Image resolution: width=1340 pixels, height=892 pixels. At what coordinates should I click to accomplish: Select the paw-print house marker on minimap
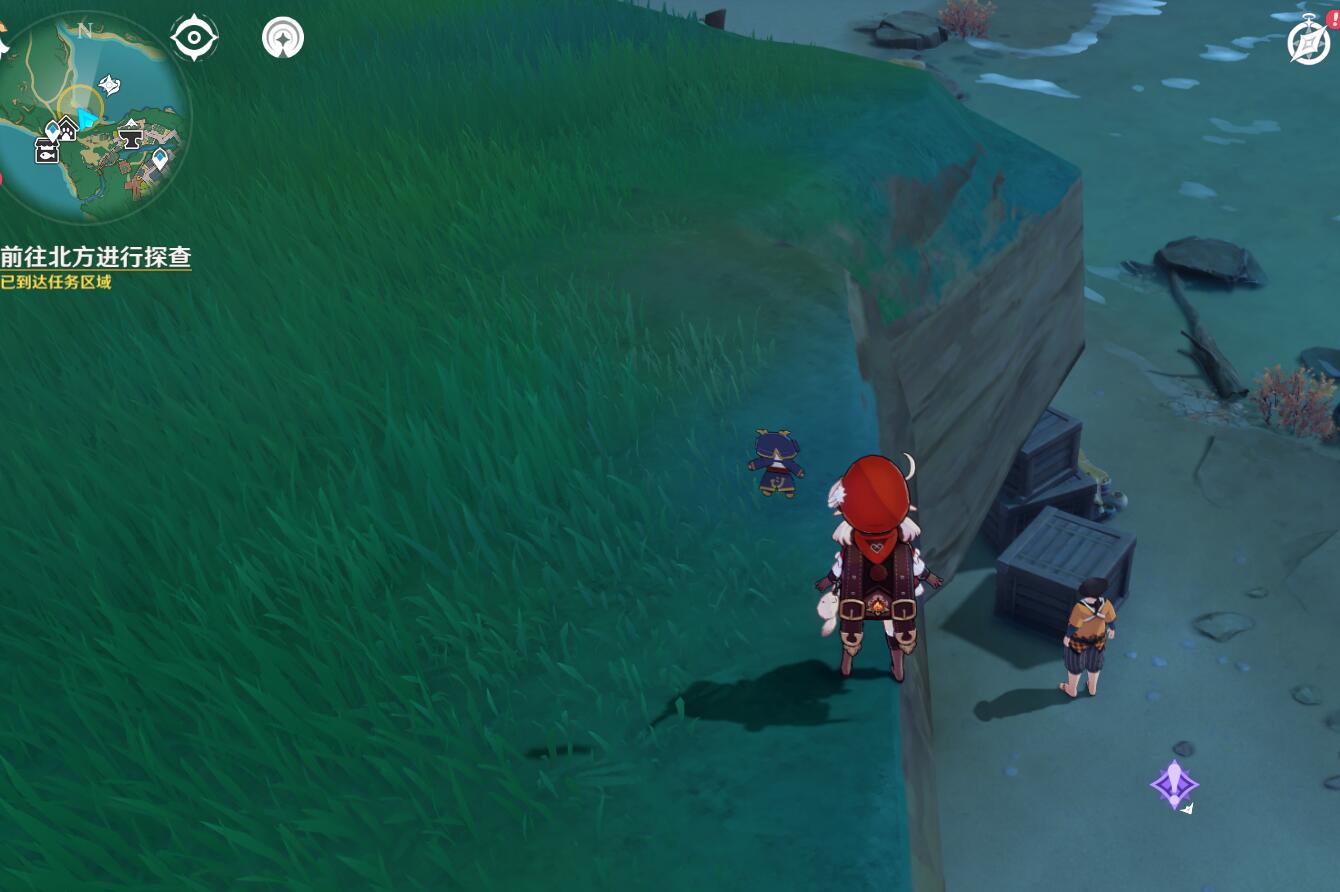[x=67, y=127]
